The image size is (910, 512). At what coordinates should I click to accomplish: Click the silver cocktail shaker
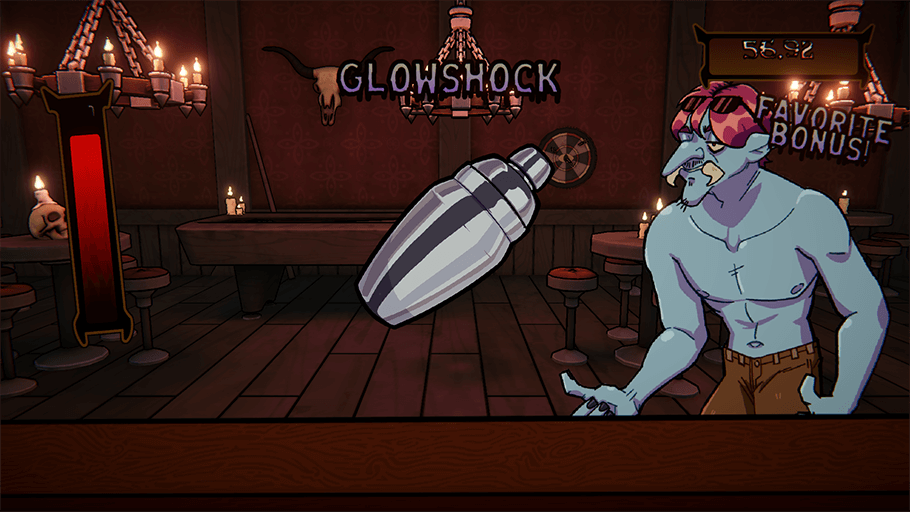tap(448, 234)
